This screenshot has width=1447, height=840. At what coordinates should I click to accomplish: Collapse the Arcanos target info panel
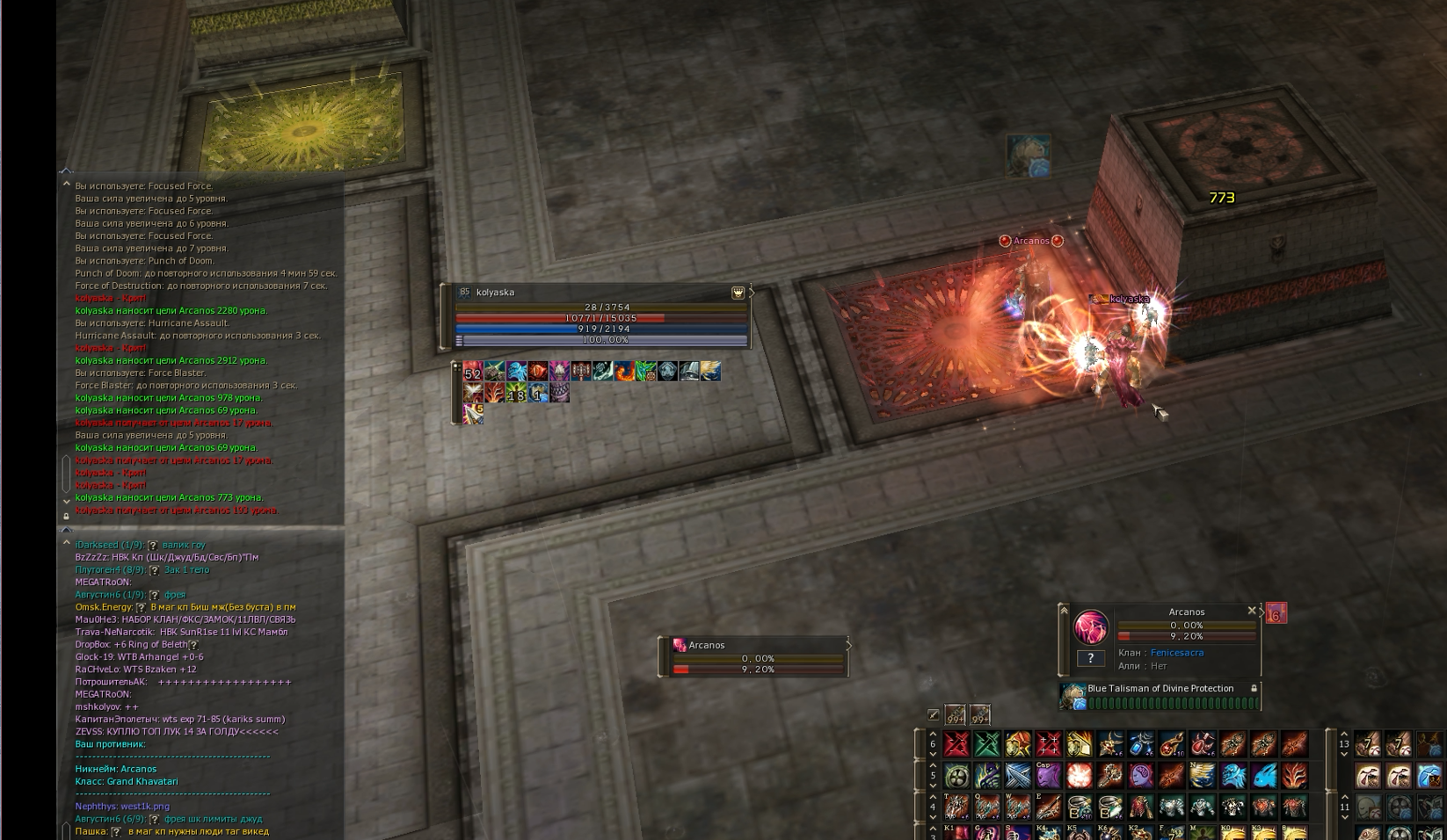1064,610
